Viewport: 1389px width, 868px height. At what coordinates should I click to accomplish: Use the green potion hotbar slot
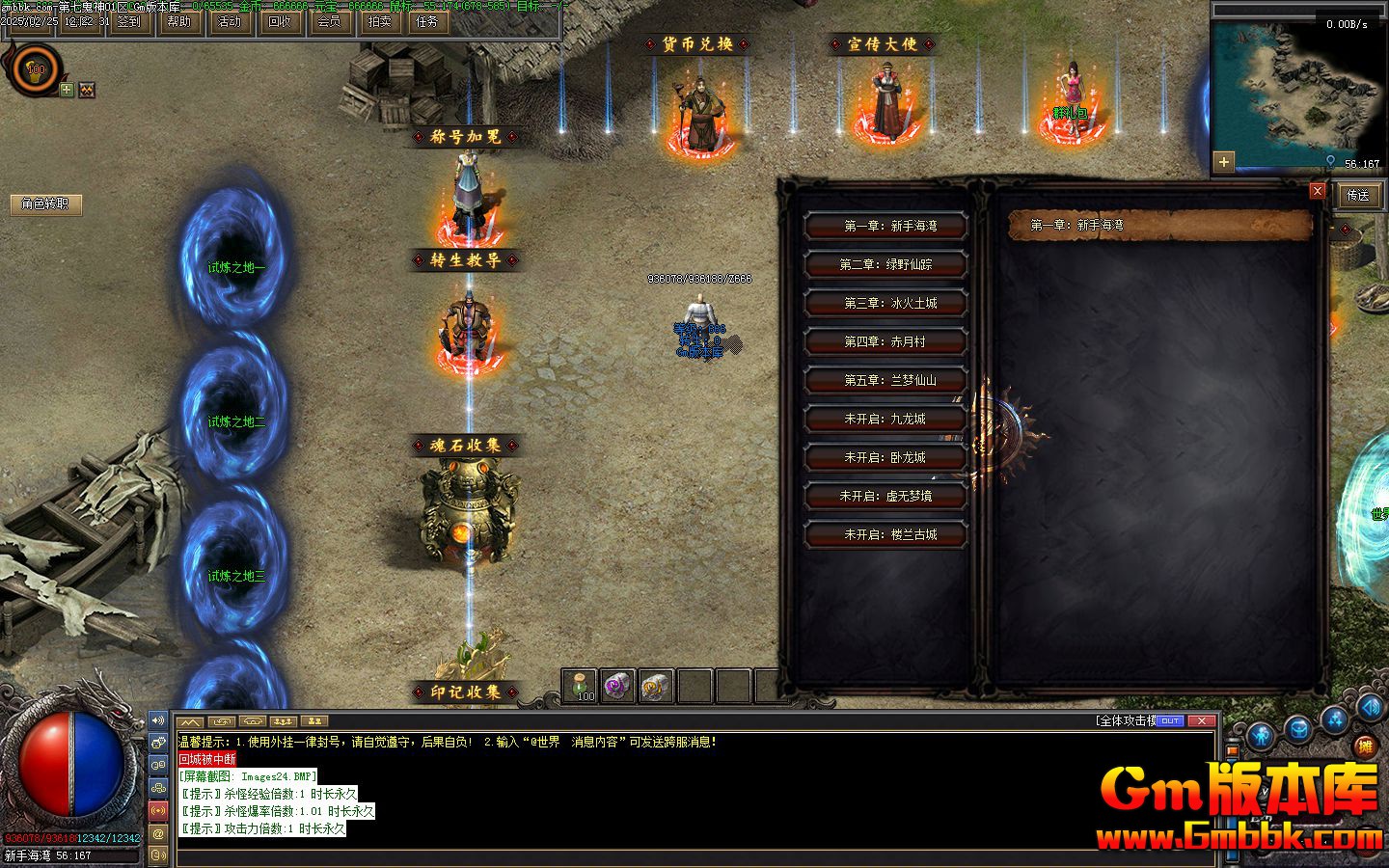point(580,686)
